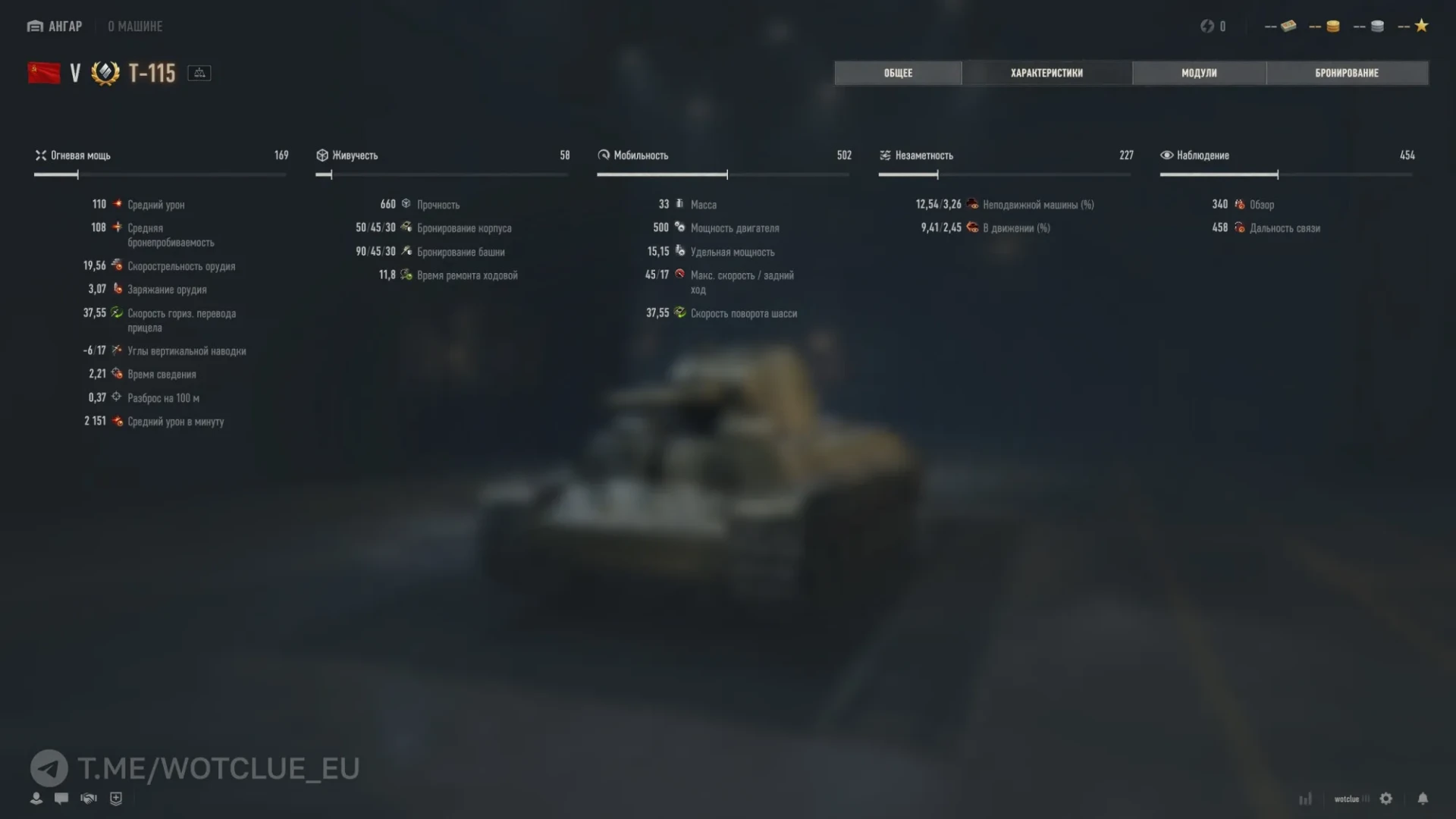Select the БРОНИРОВАНИЕ tab button
Screen dimensions: 1456x819
tap(1347, 73)
